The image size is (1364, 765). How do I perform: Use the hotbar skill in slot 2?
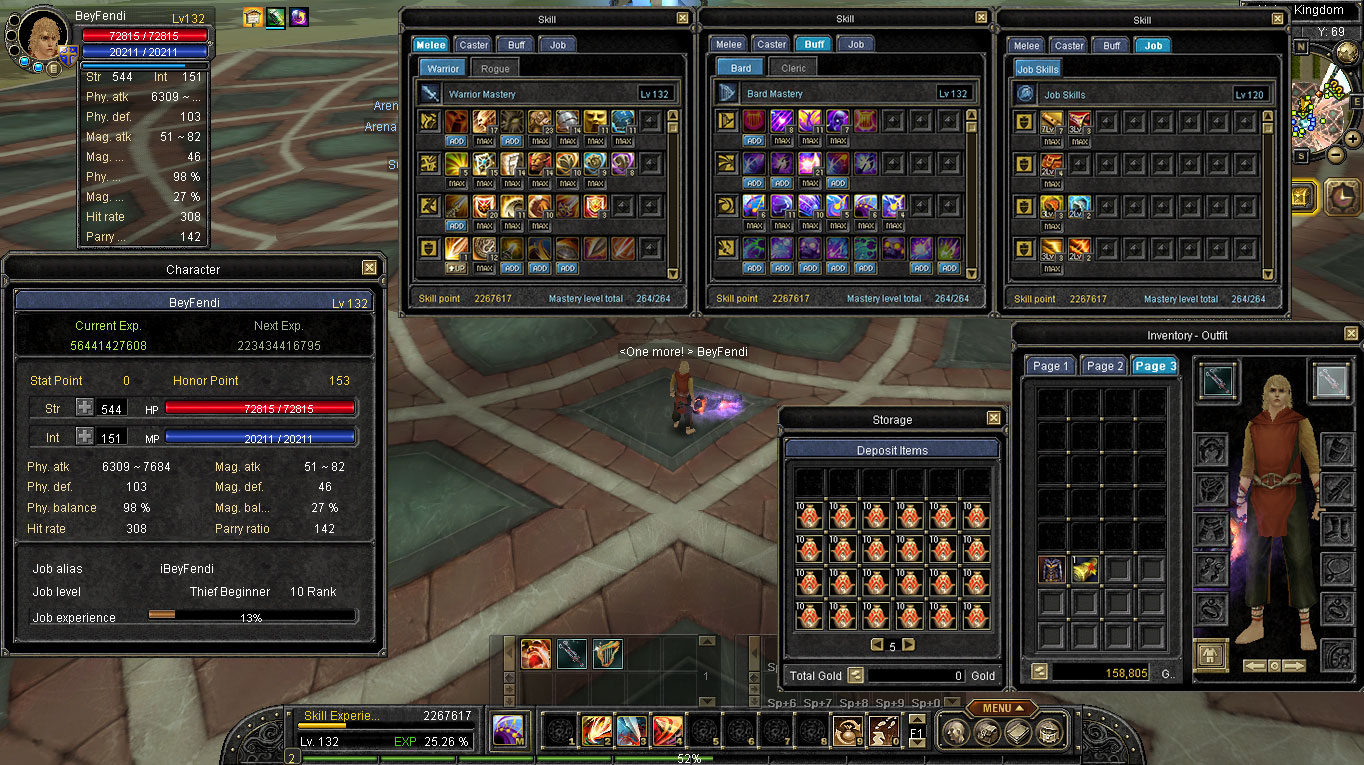pos(597,731)
